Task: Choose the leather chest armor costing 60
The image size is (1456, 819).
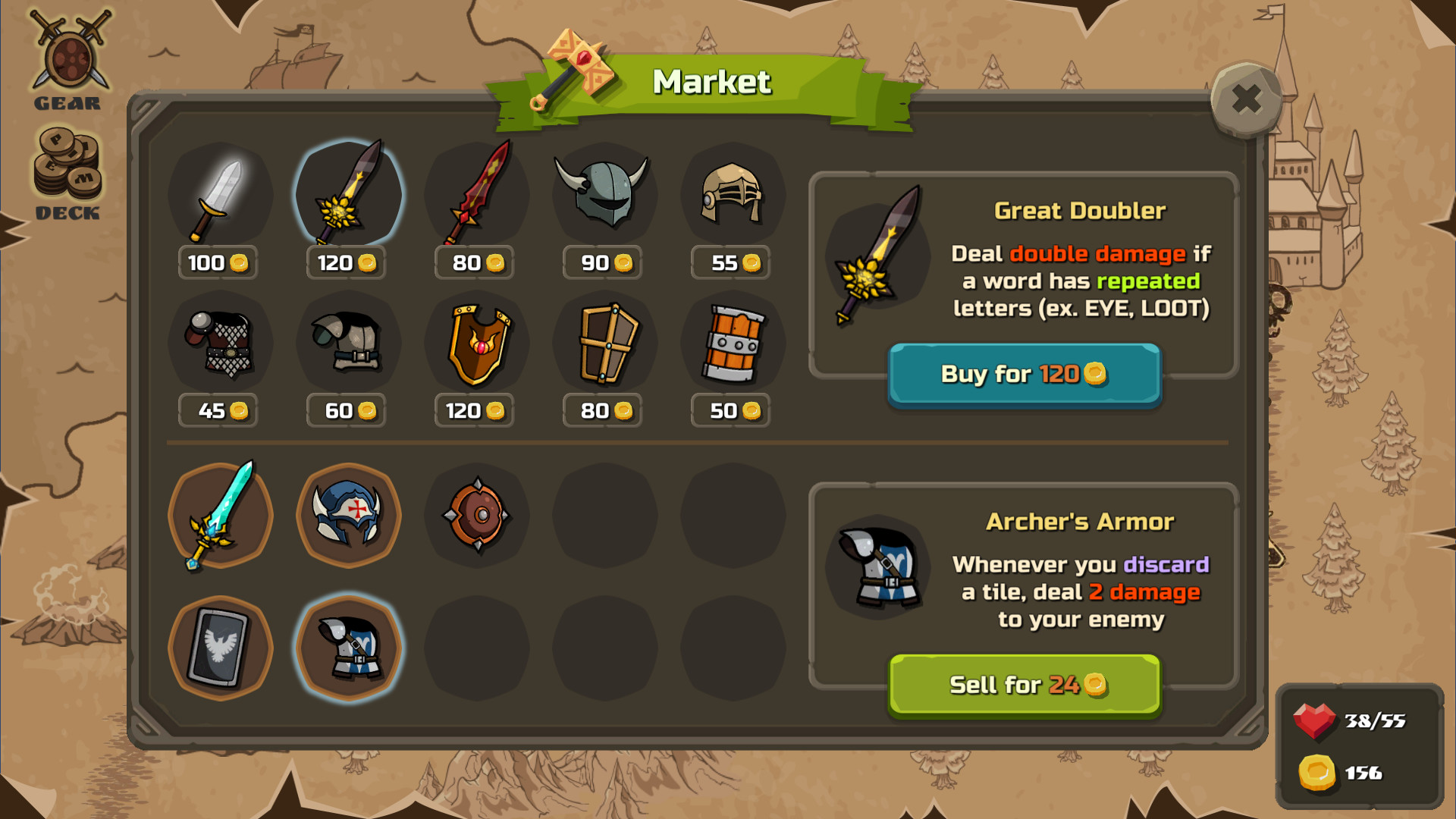Action: 348,343
